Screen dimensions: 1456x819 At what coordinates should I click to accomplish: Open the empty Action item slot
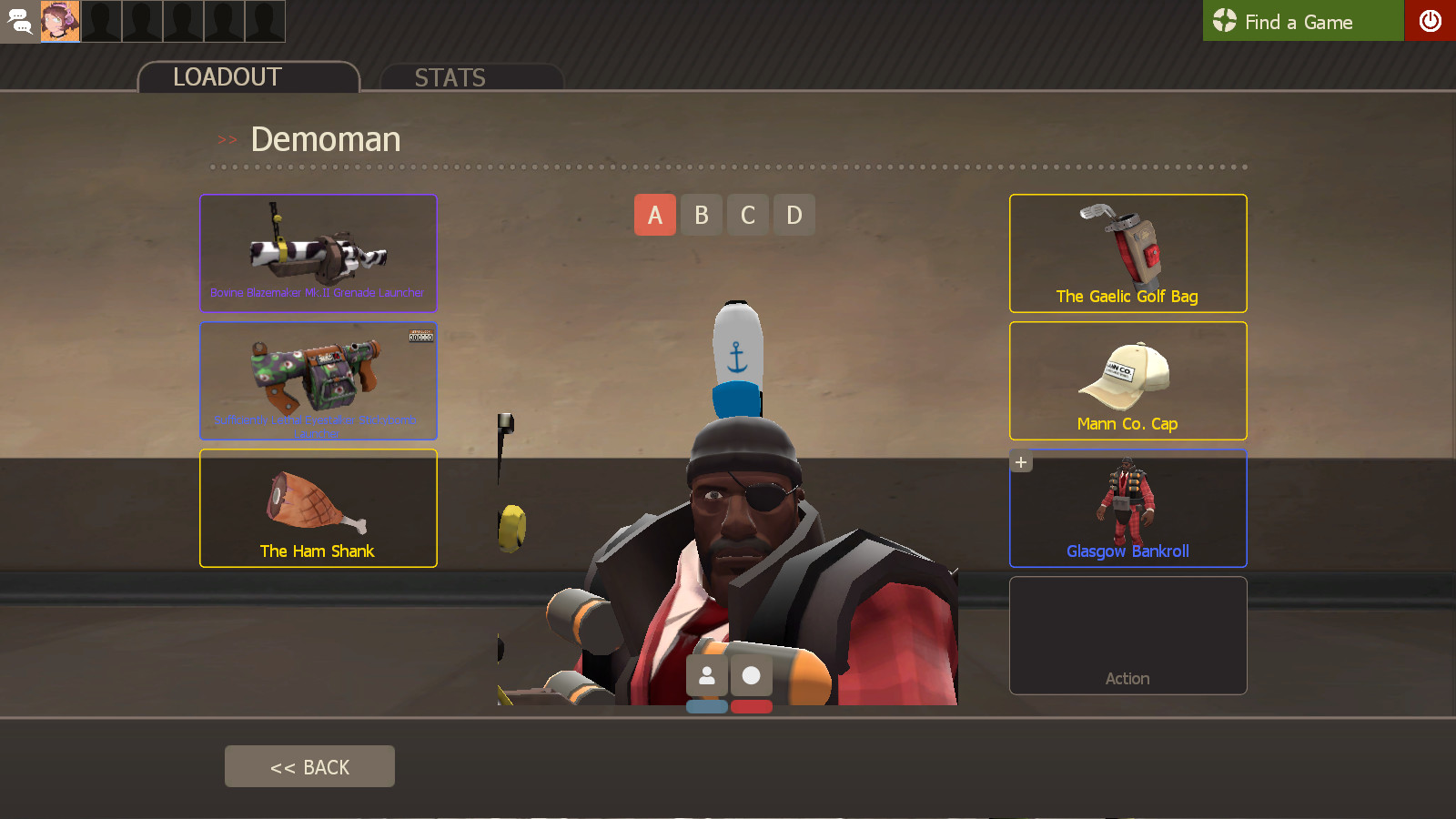pos(1127,635)
